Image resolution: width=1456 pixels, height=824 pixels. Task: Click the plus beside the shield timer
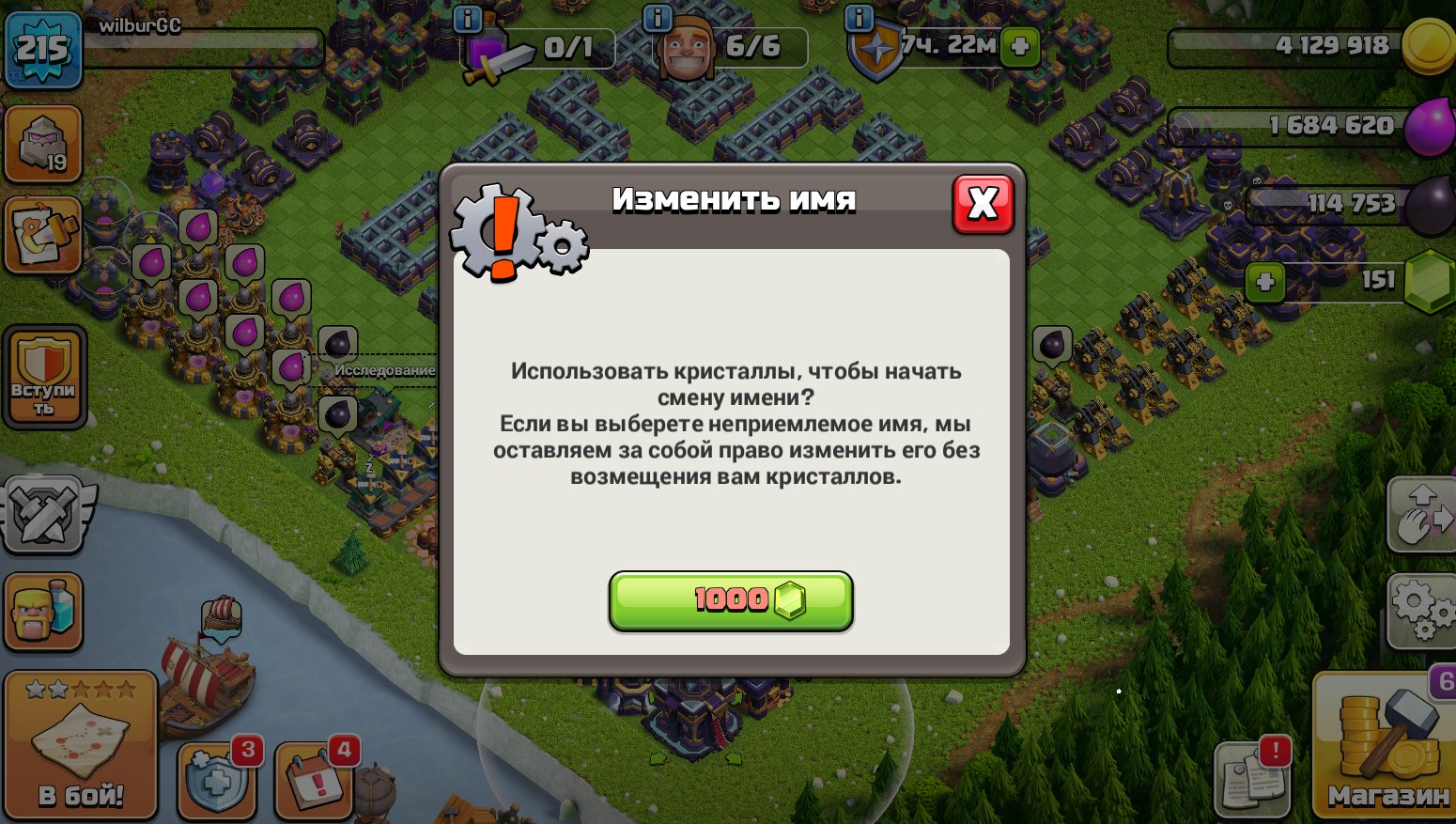pyautogui.click(x=1020, y=47)
